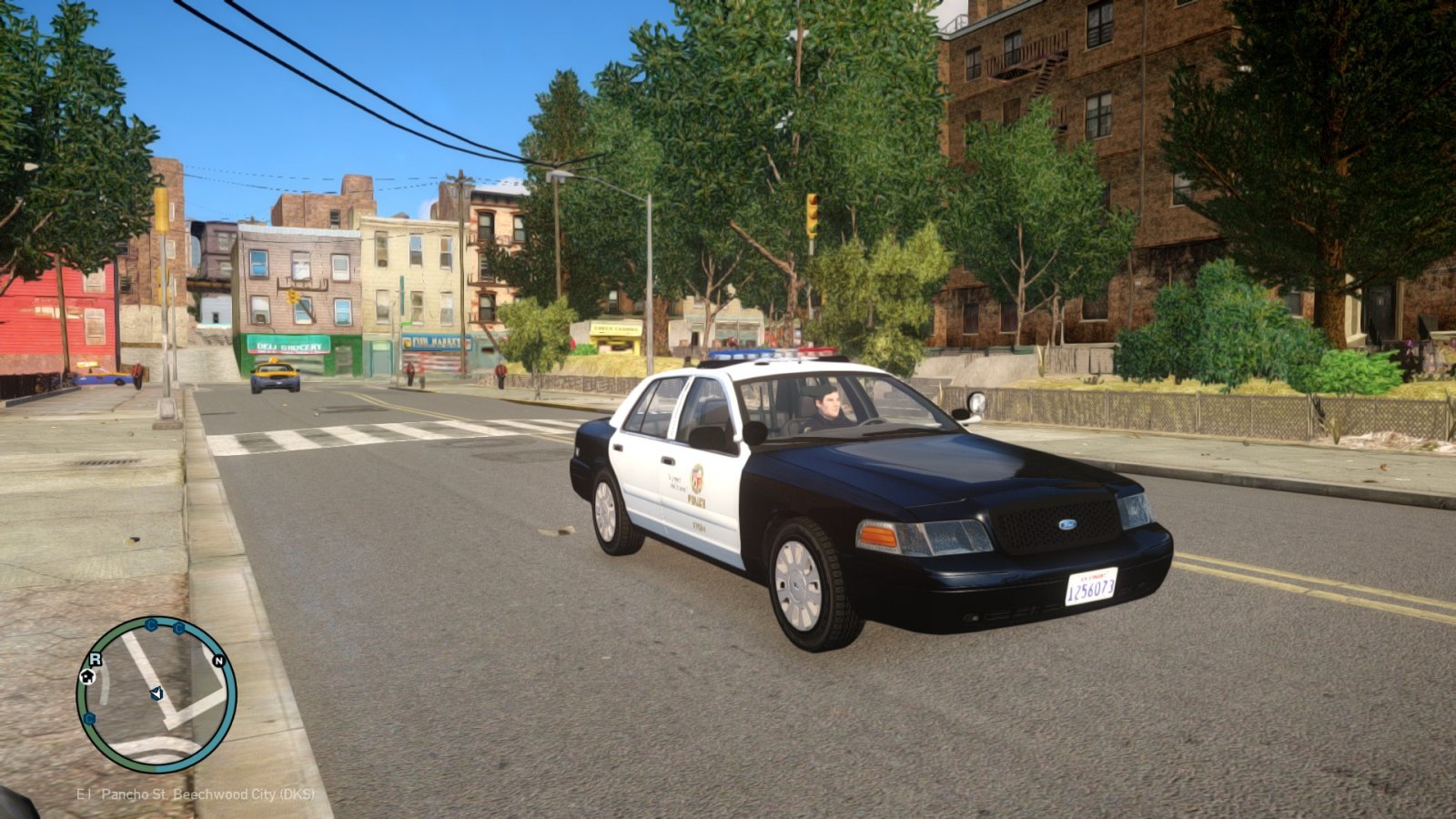Click the safehouse home icon on the minimap
1456x819 pixels.
click(x=87, y=677)
